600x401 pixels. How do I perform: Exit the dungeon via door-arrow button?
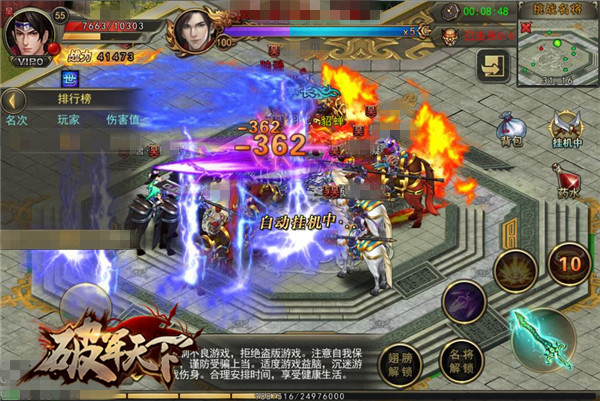(494, 65)
